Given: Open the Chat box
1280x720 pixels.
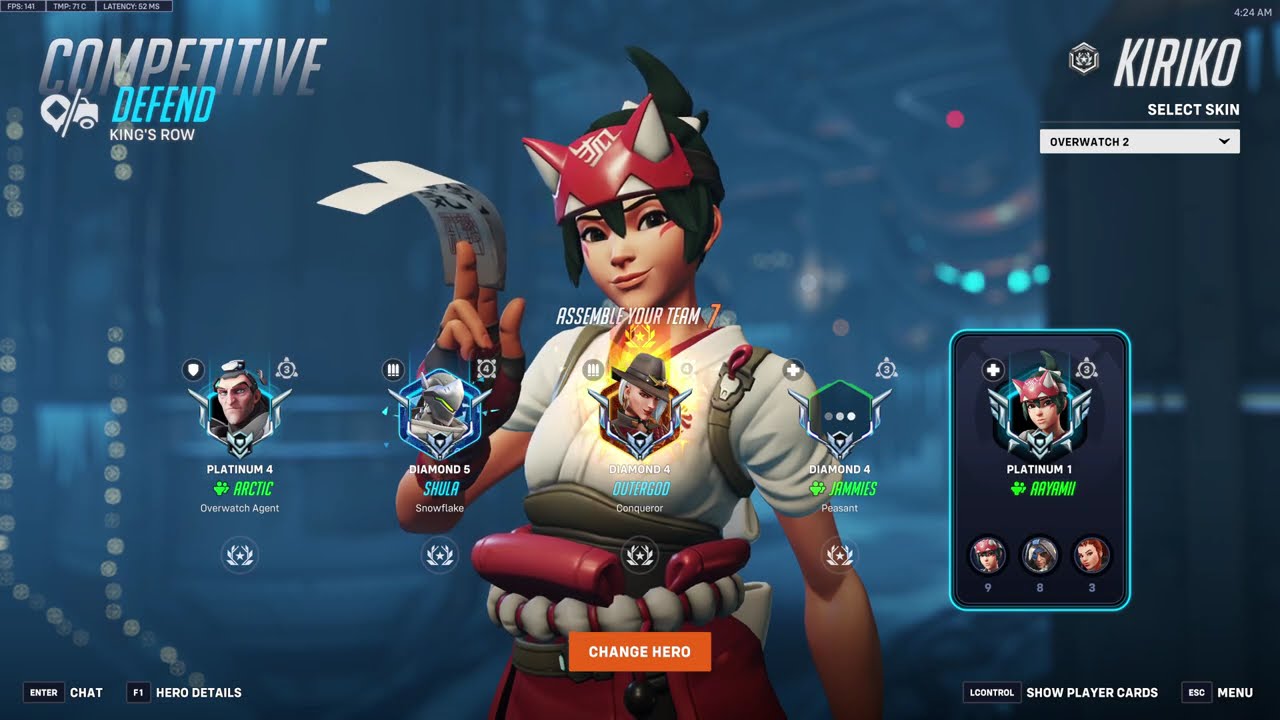Looking at the screenshot, I should (64, 692).
